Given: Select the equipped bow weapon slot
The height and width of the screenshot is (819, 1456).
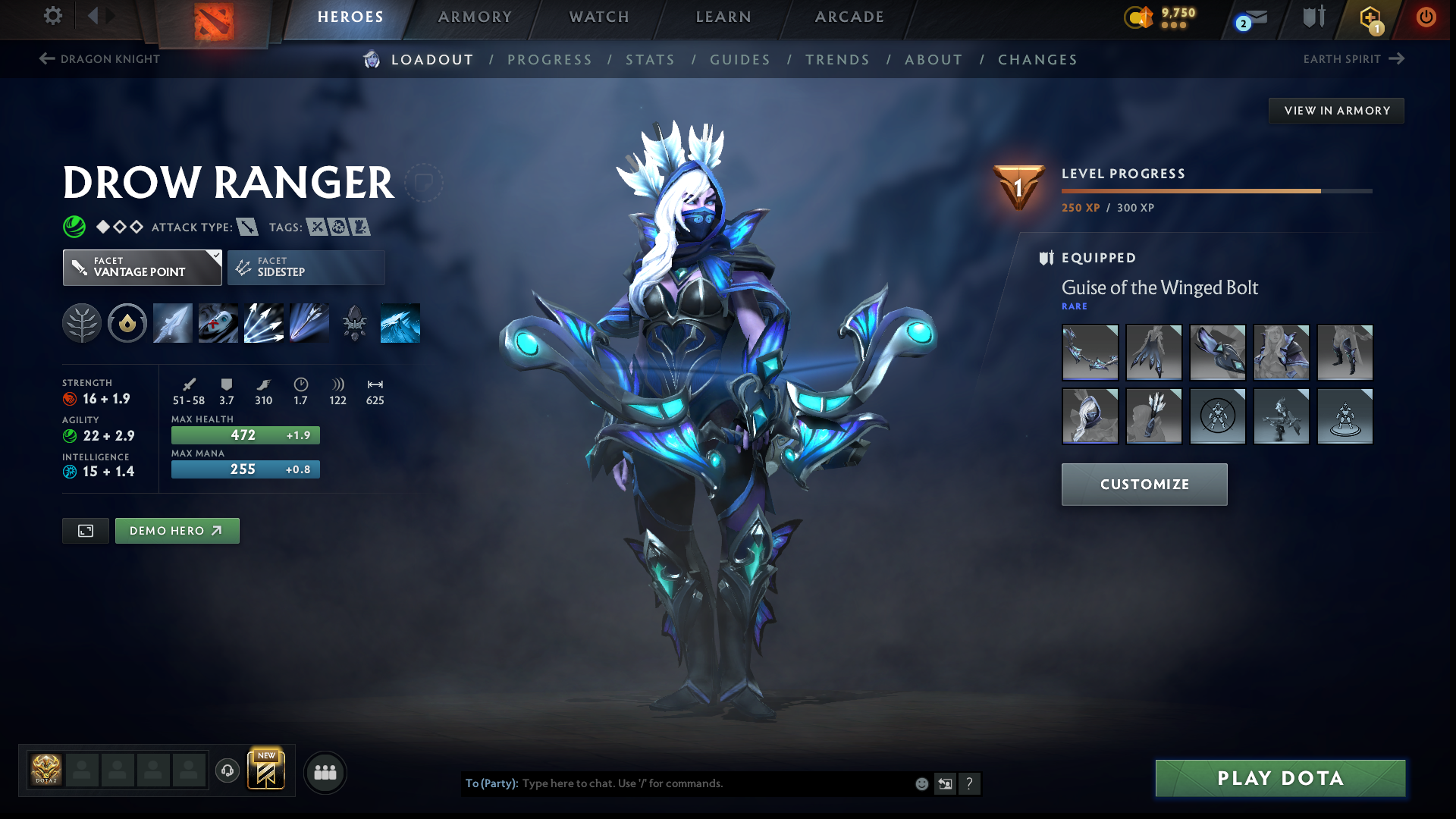Looking at the screenshot, I should (x=1090, y=353).
